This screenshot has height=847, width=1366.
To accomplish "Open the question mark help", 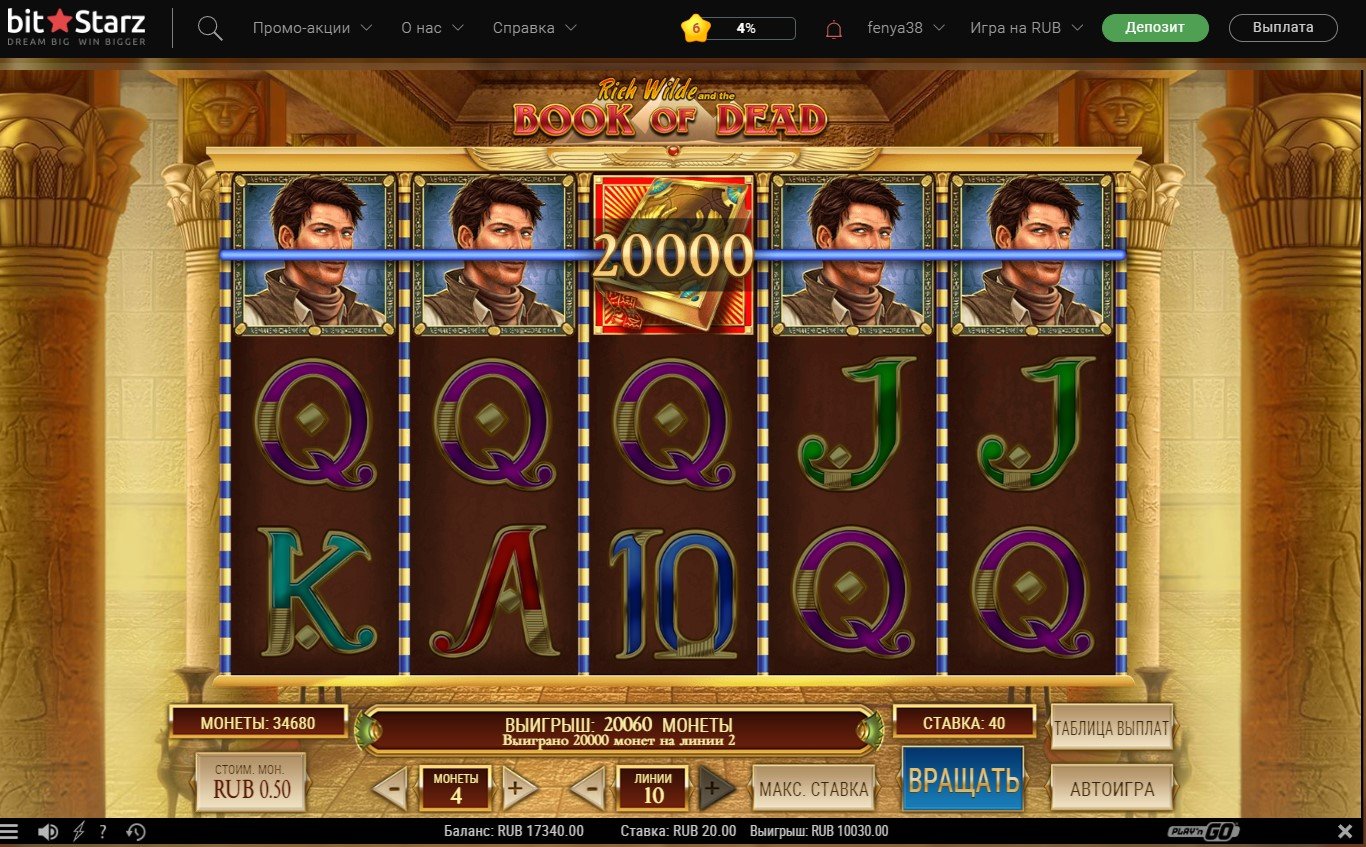I will point(103,832).
